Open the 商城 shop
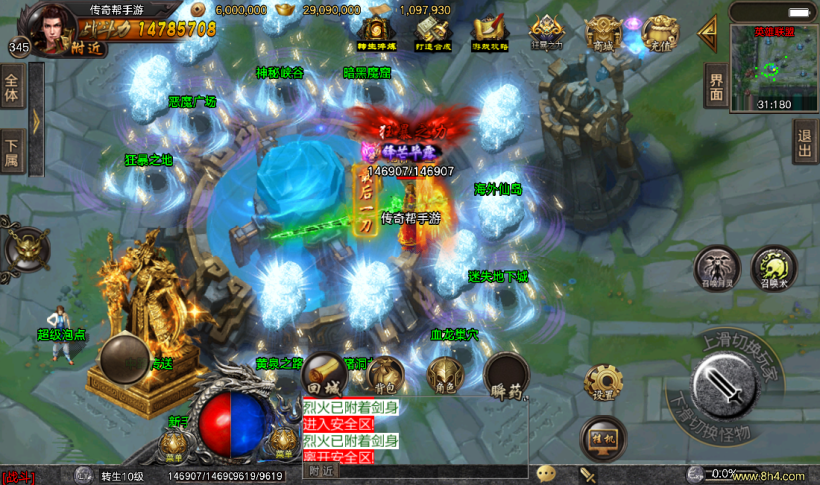The height and width of the screenshot is (485, 820). tap(602, 34)
